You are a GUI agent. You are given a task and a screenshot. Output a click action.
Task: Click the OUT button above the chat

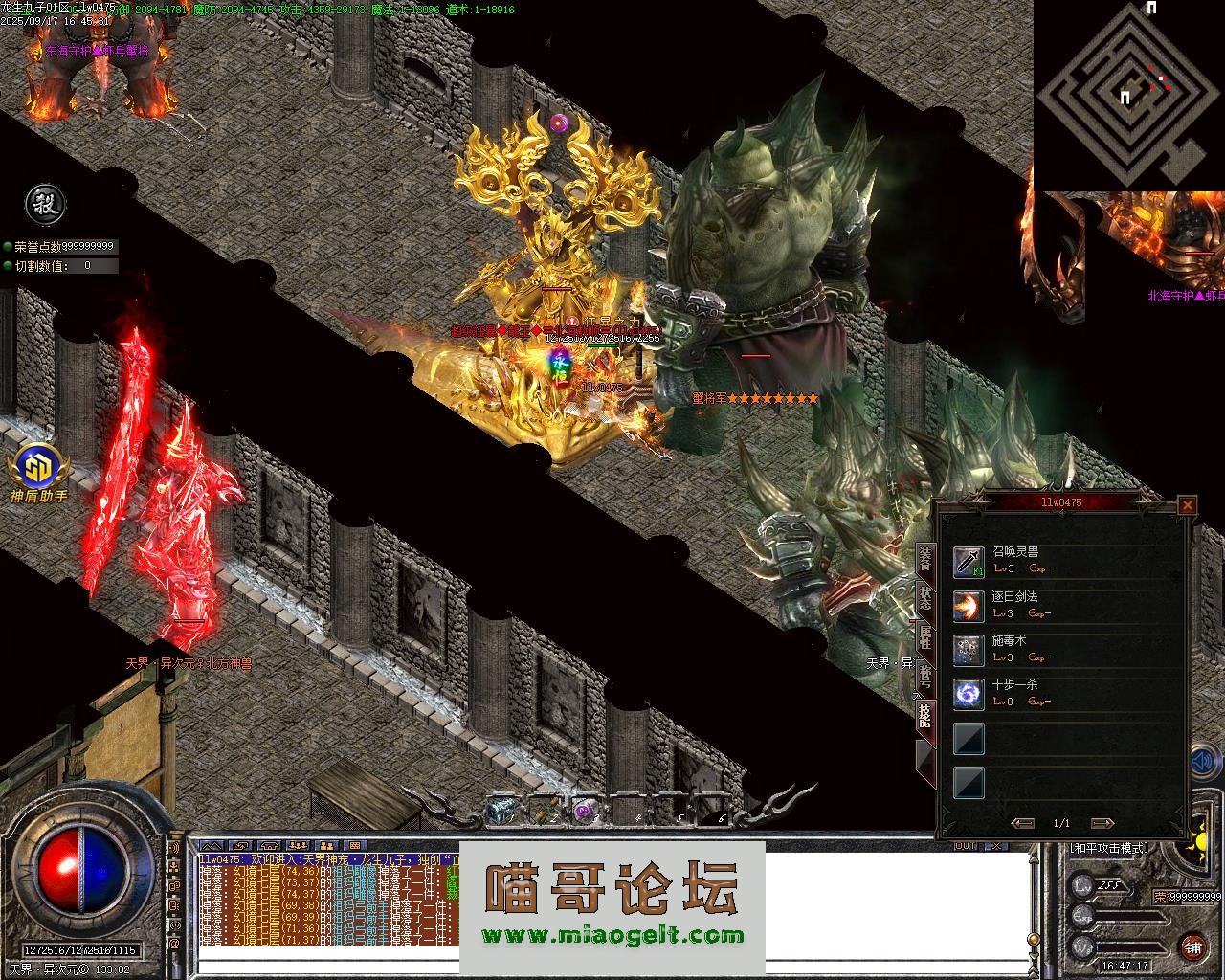tap(965, 845)
